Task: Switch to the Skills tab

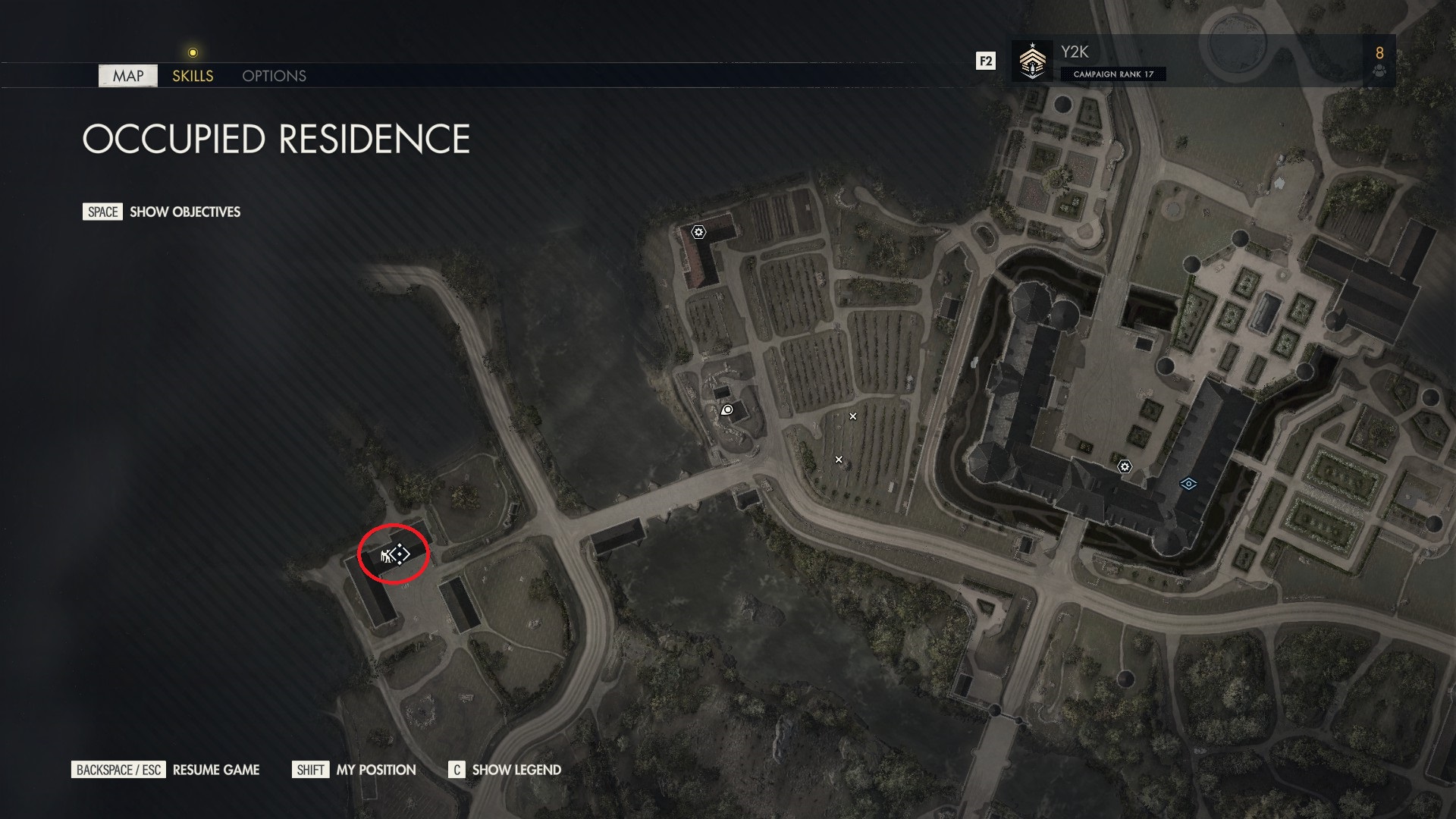Action: (193, 76)
